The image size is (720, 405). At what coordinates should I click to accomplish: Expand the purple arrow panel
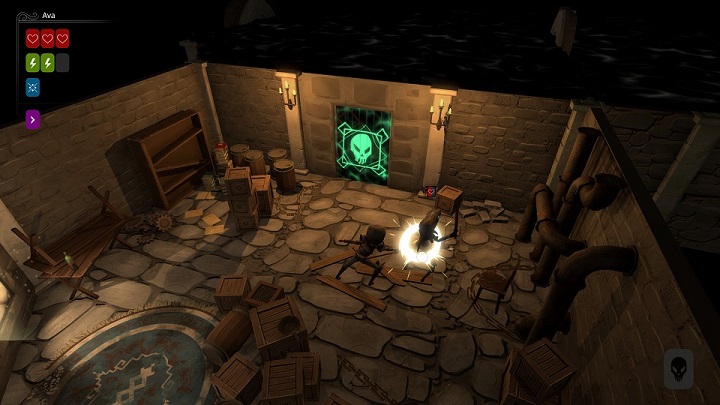(33, 120)
